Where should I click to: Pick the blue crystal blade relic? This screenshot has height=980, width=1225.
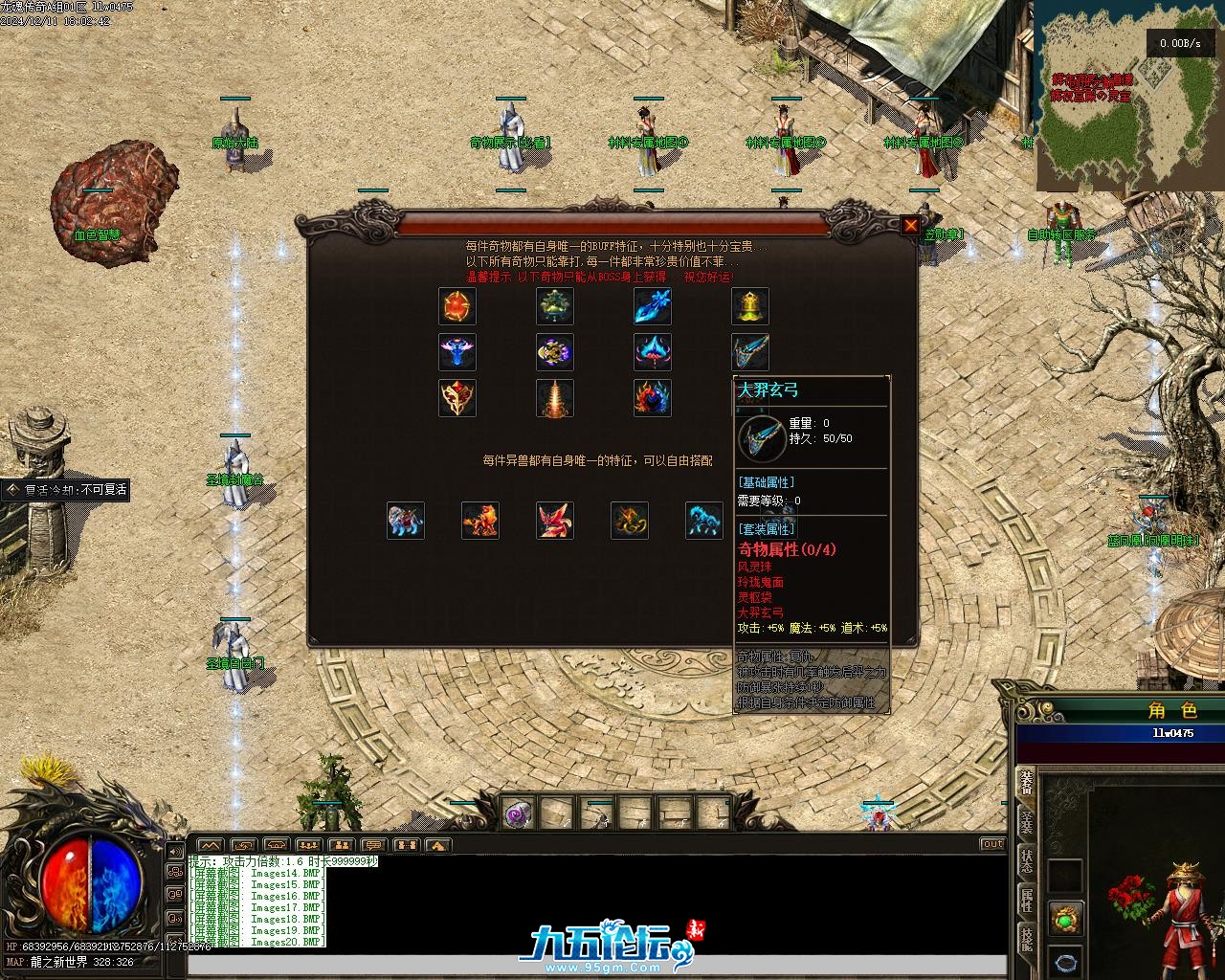click(653, 306)
